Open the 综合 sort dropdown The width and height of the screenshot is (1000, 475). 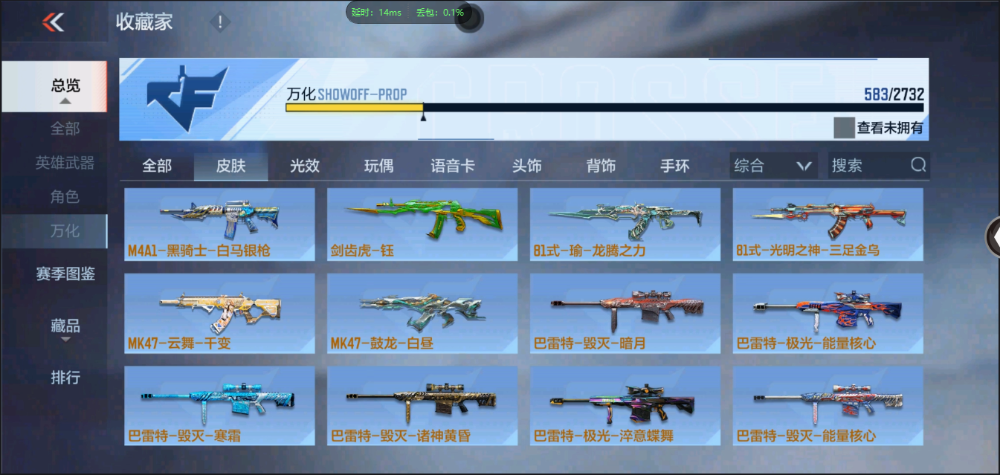tap(773, 166)
